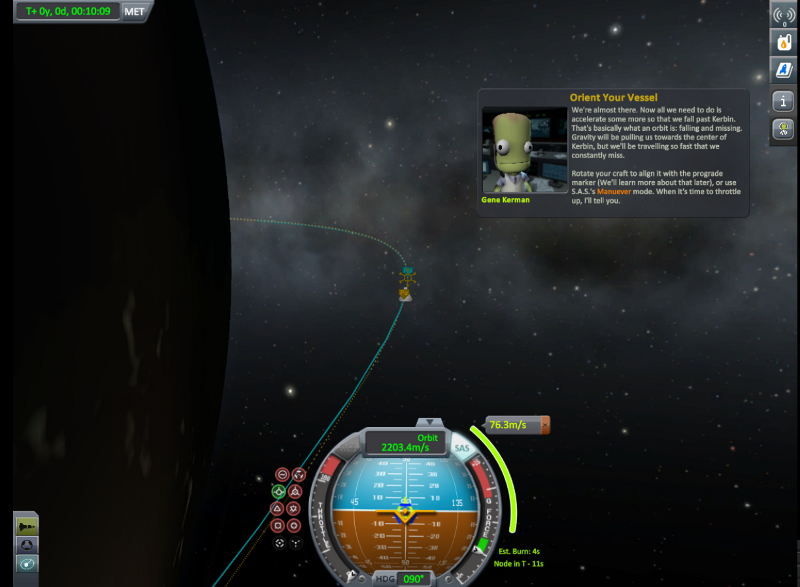Show the info panel with the i button
The width and height of the screenshot is (800, 587).
click(782, 101)
